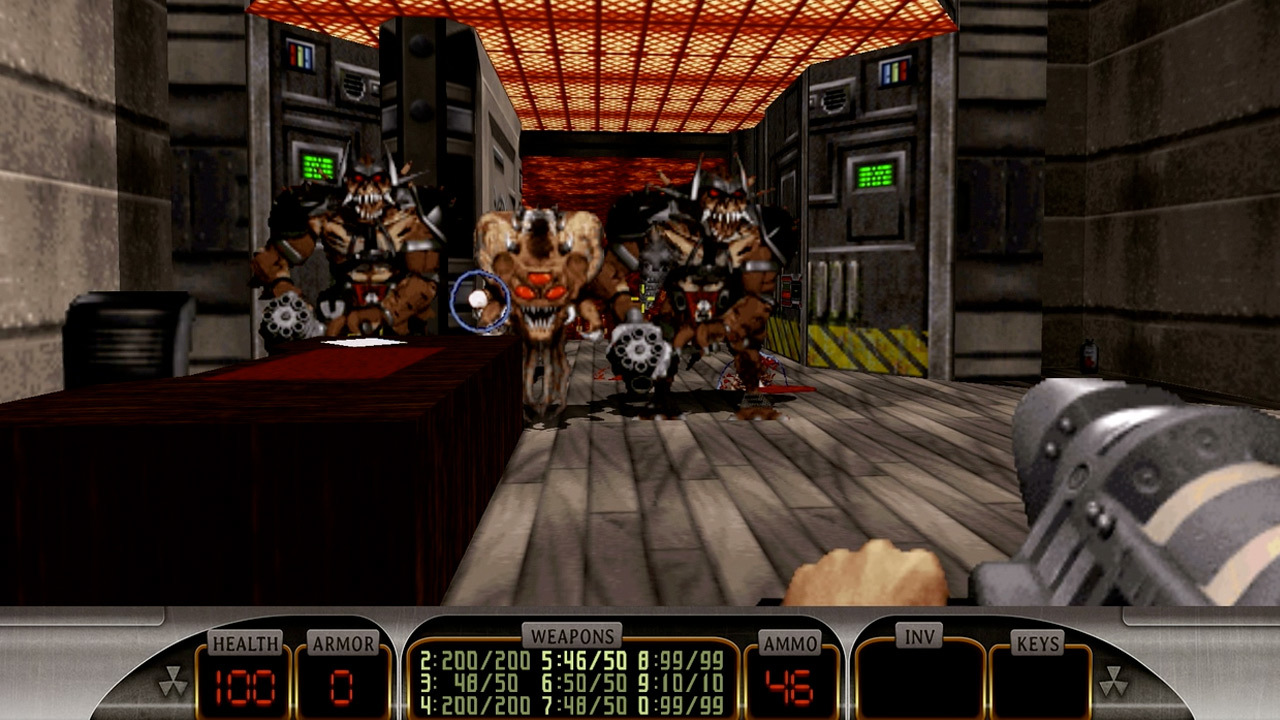1280x720 pixels.
Task: Click the colored indicator strip on upper-left wall
Action: tap(300, 53)
